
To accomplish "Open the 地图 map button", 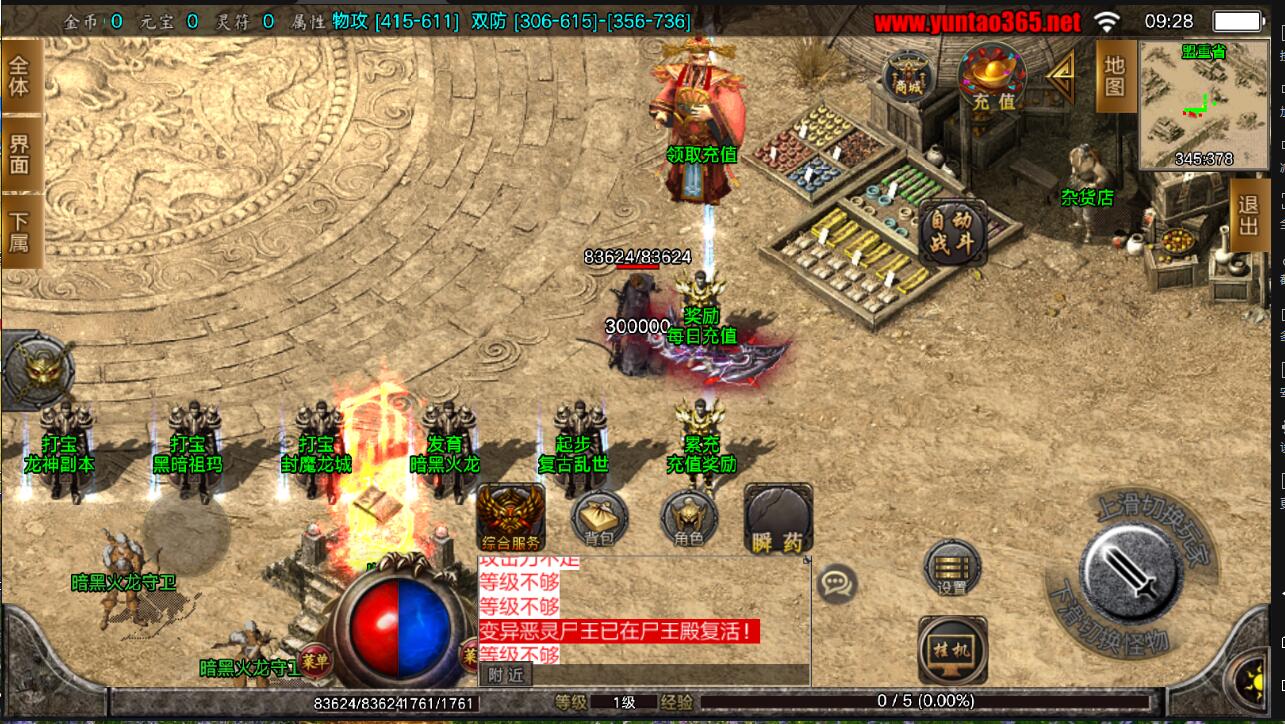I will pos(1115,76).
